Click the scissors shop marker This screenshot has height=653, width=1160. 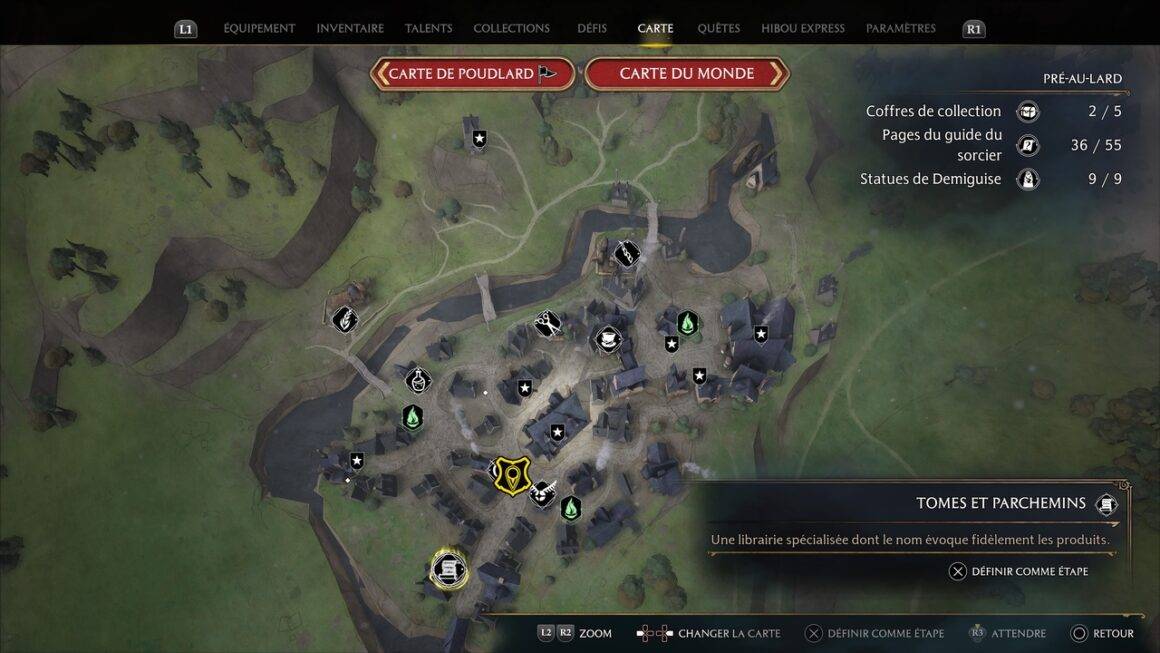[x=547, y=324]
